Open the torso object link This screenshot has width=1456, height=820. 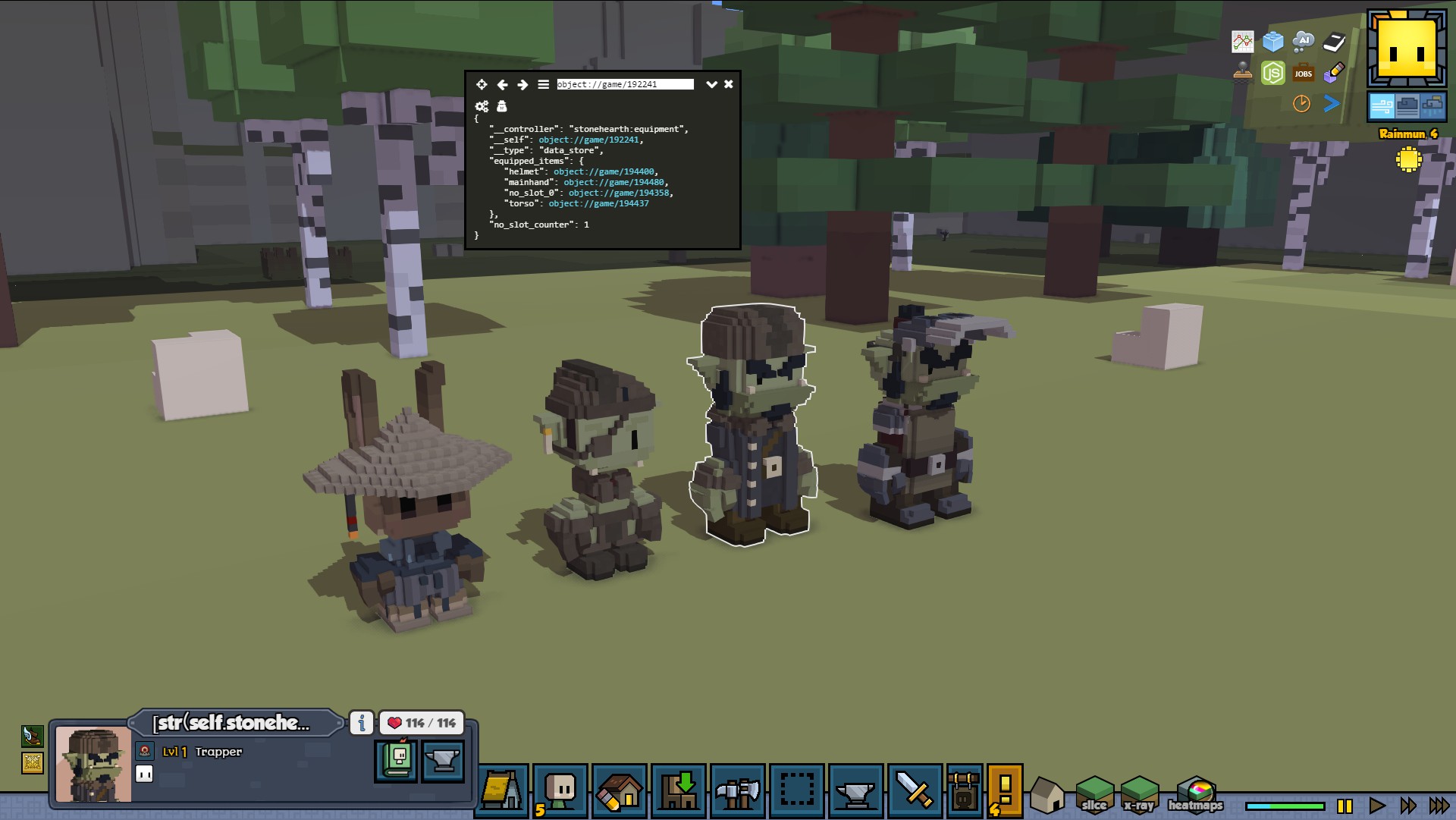pyautogui.click(x=598, y=203)
